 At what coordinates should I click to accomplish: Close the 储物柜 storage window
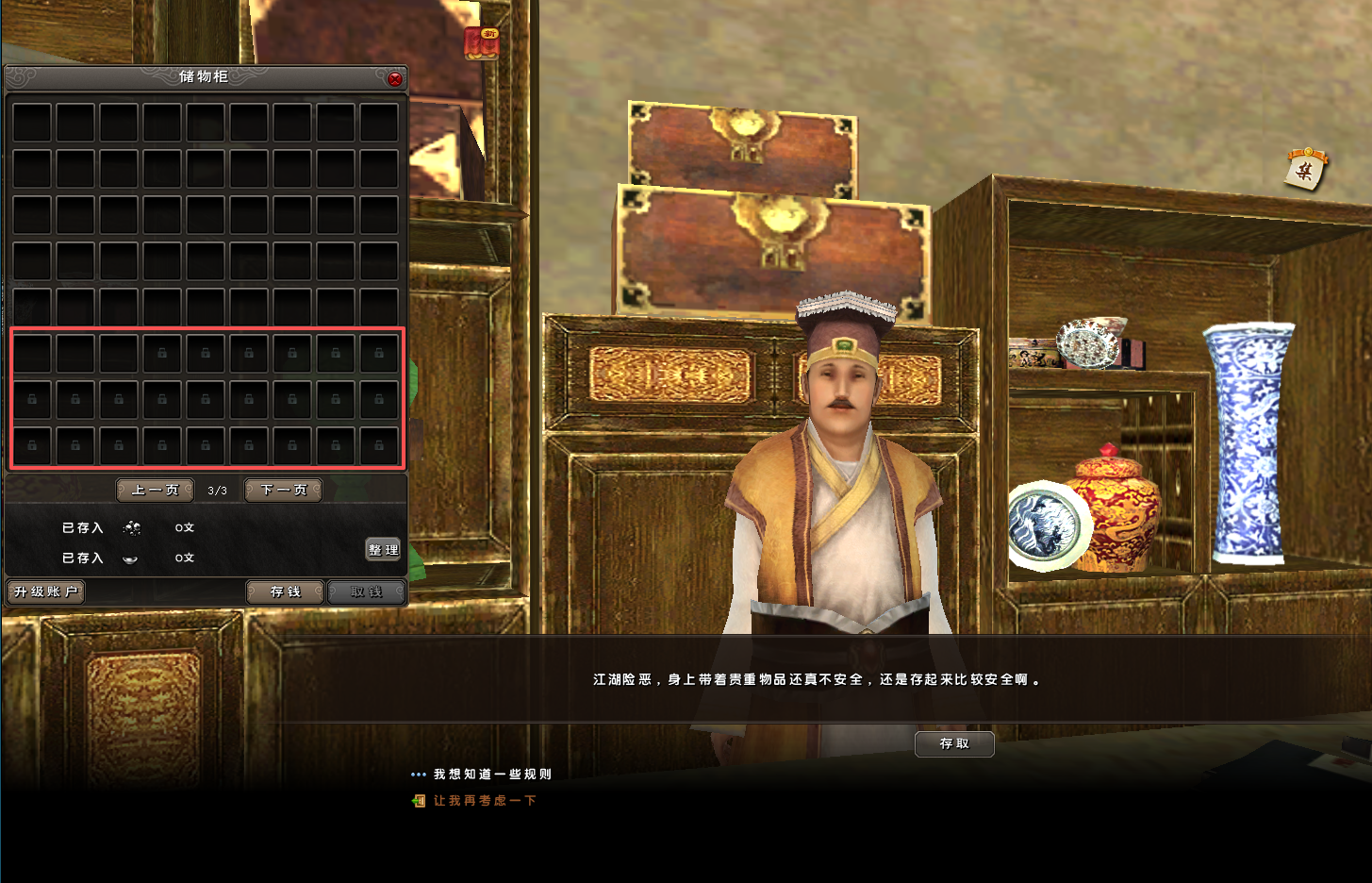coord(395,79)
